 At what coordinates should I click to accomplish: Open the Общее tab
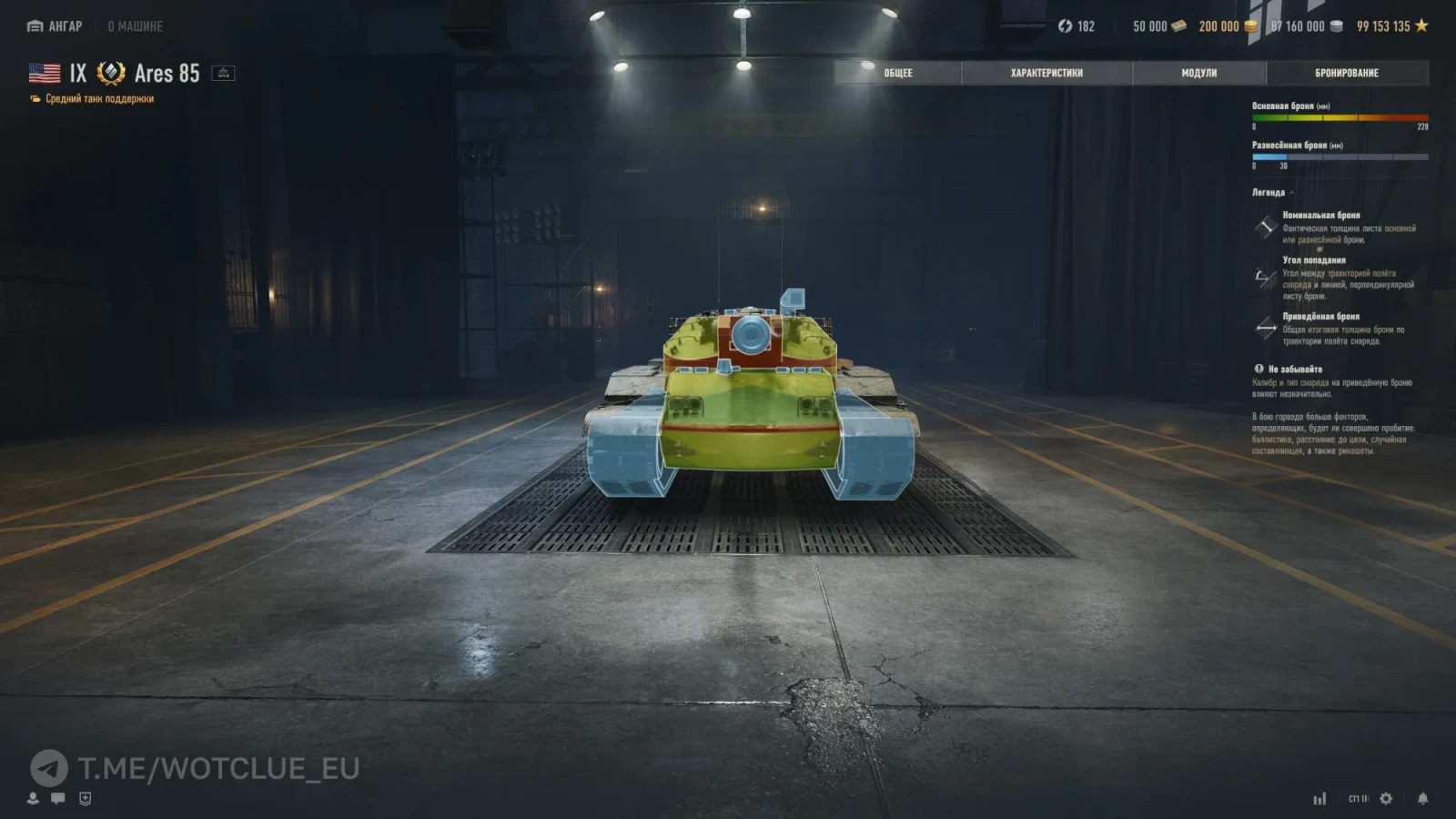pos(897,73)
